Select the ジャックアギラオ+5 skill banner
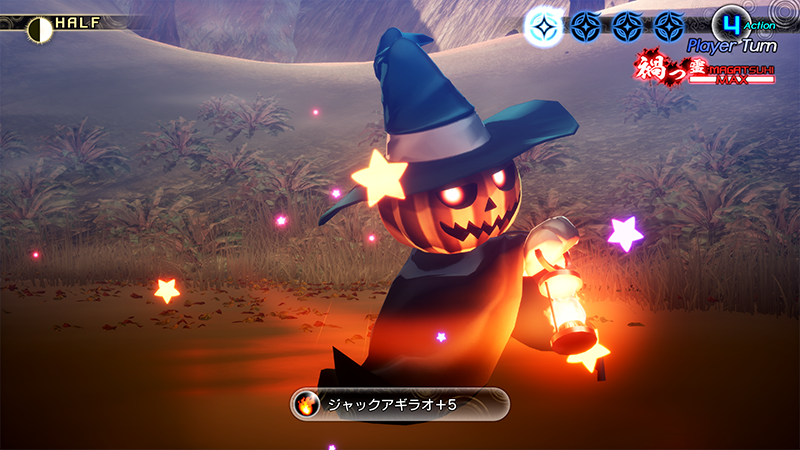Image resolution: width=800 pixels, height=450 pixels. click(x=400, y=405)
